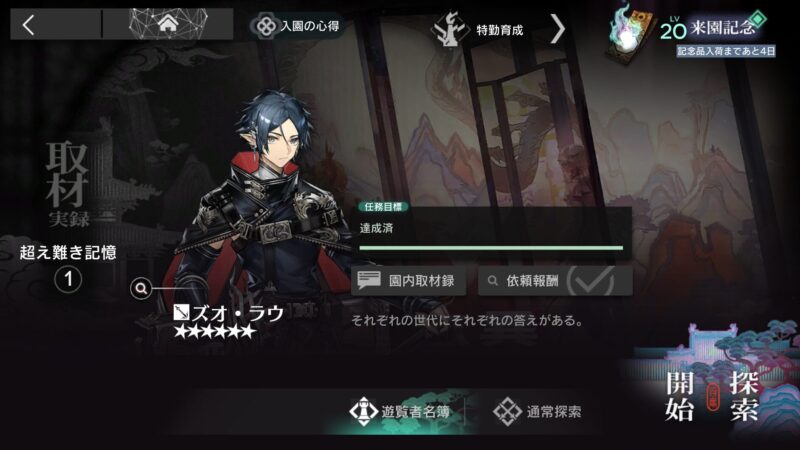
Task: Return to the home screen
Action: [x=167, y=25]
